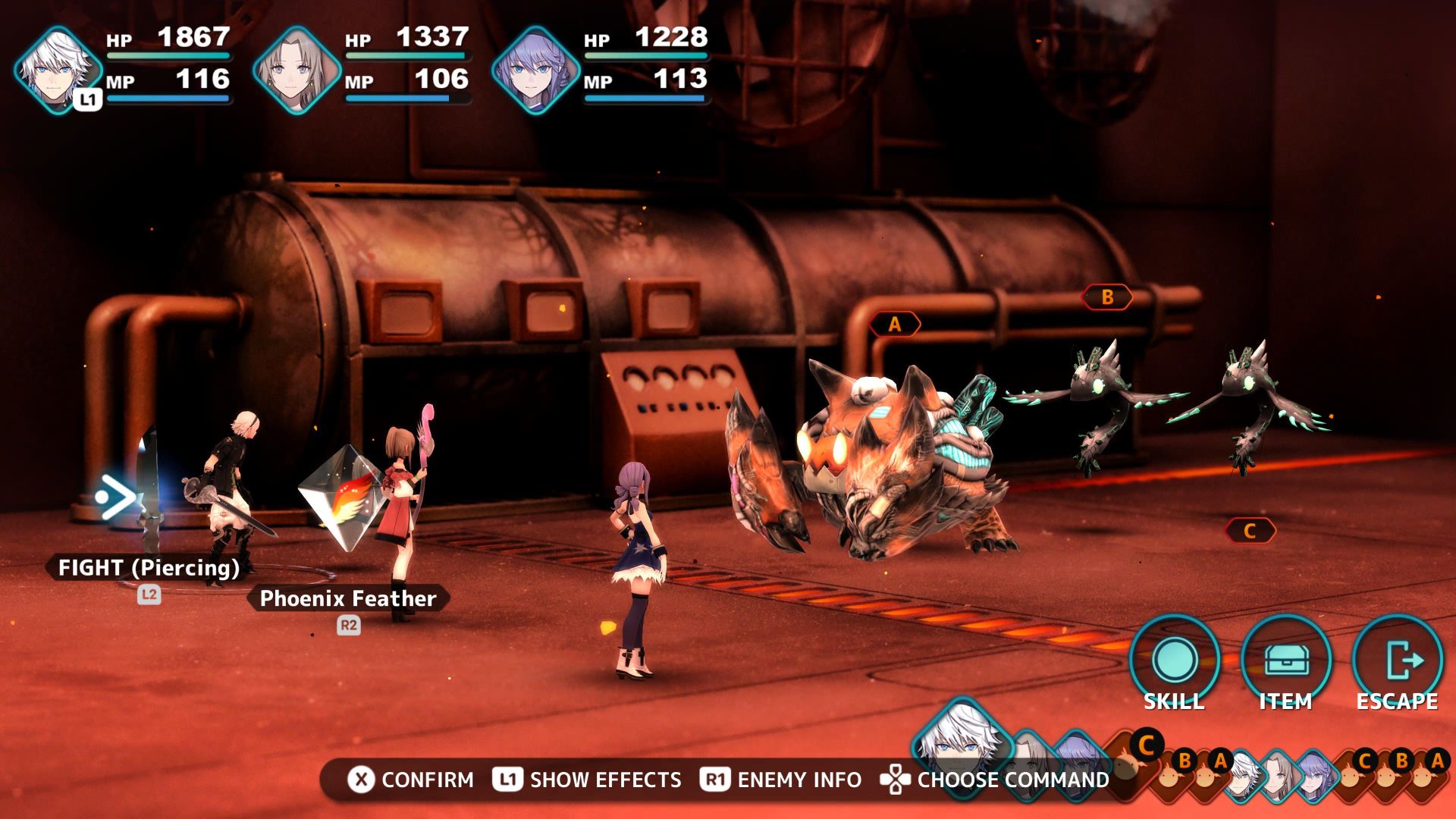The image size is (1456, 819).
Task: Use the Phoenix Feather item
Action: pyautogui.click(x=347, y=598)
